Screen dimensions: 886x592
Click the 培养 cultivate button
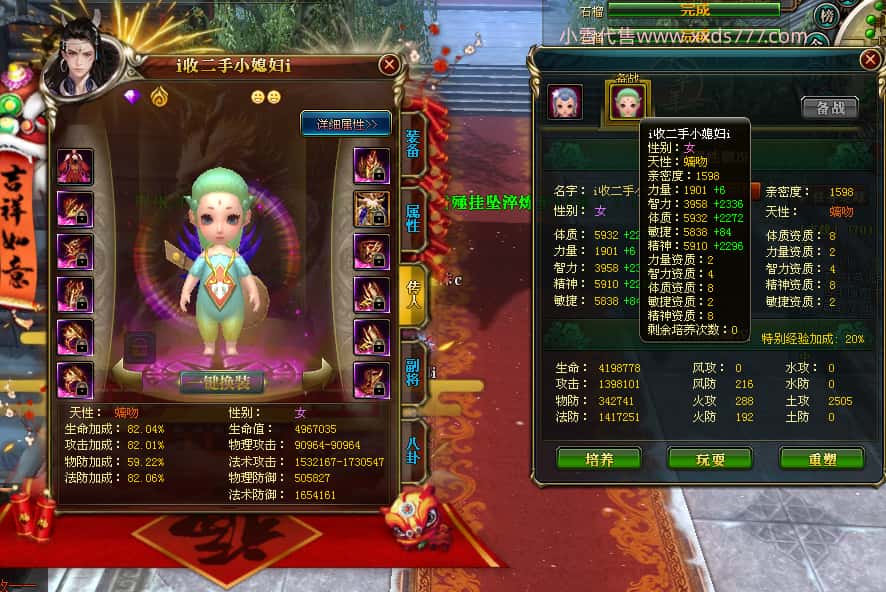[x=599, y=459]
